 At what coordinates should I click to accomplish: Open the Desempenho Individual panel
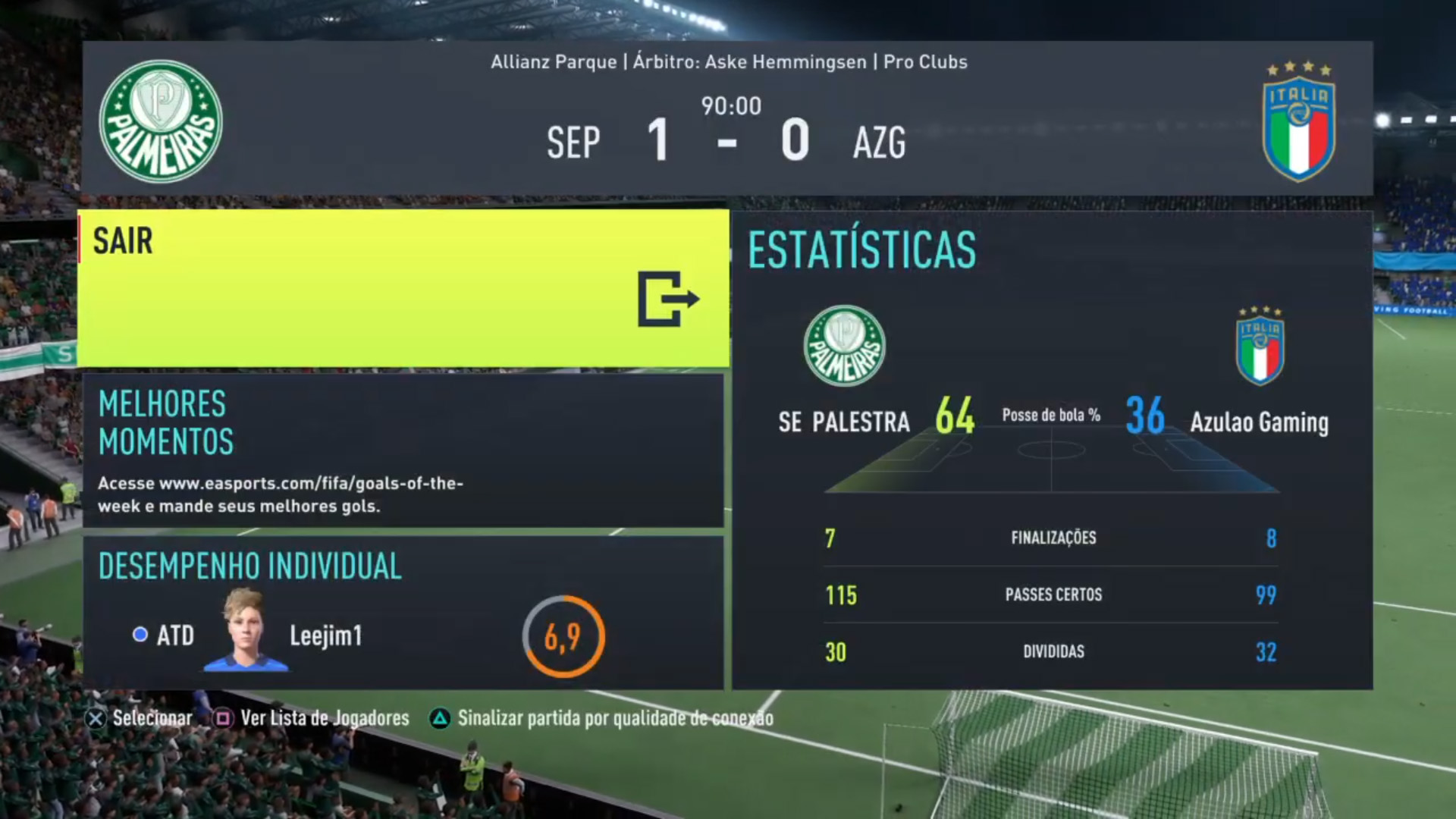click(403, 613)
